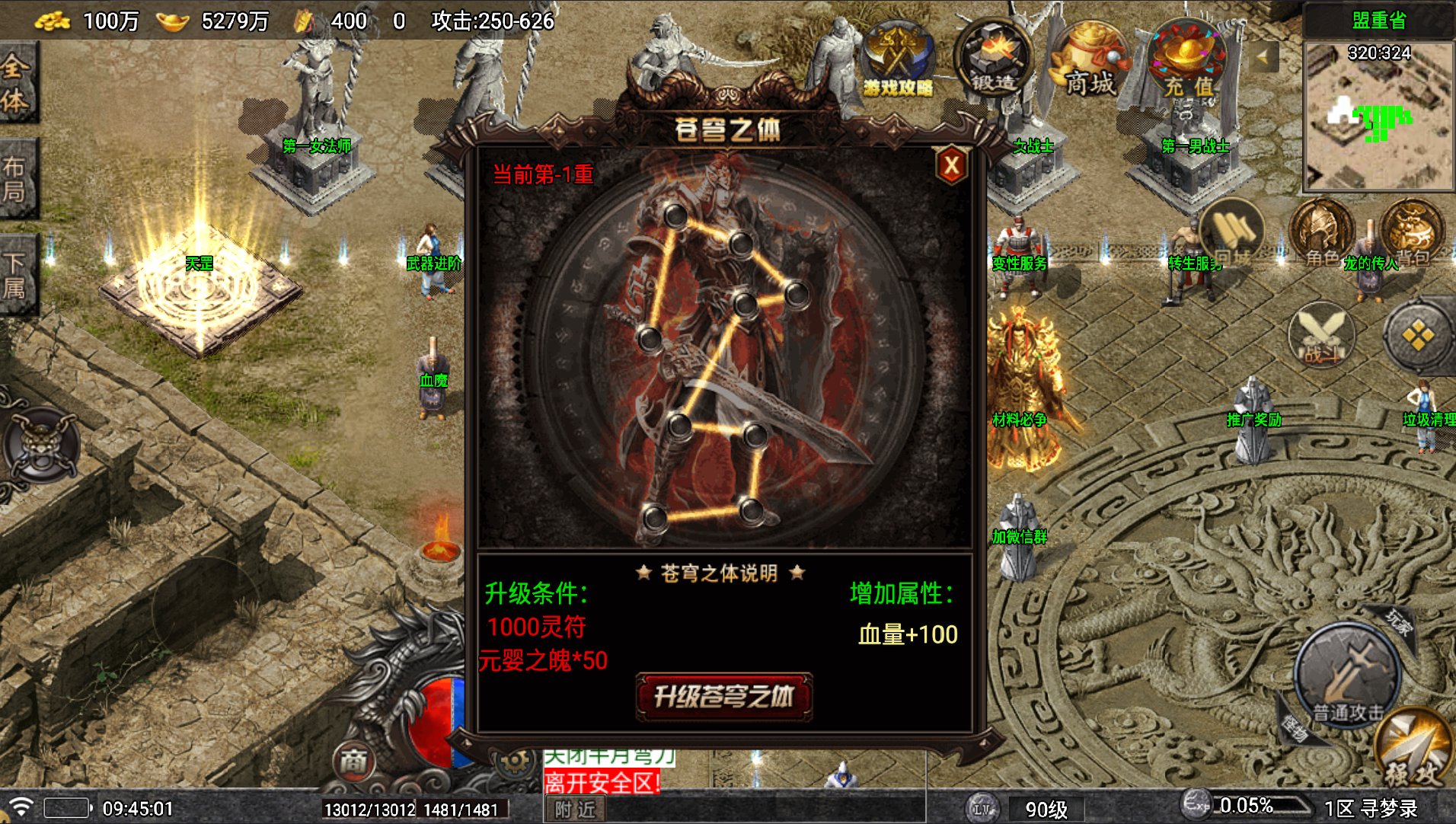The width and height of the screenshot is (1456, 824).
Task: Click the 加微信群 NPC label
Action: click(x=1019, y=538)
